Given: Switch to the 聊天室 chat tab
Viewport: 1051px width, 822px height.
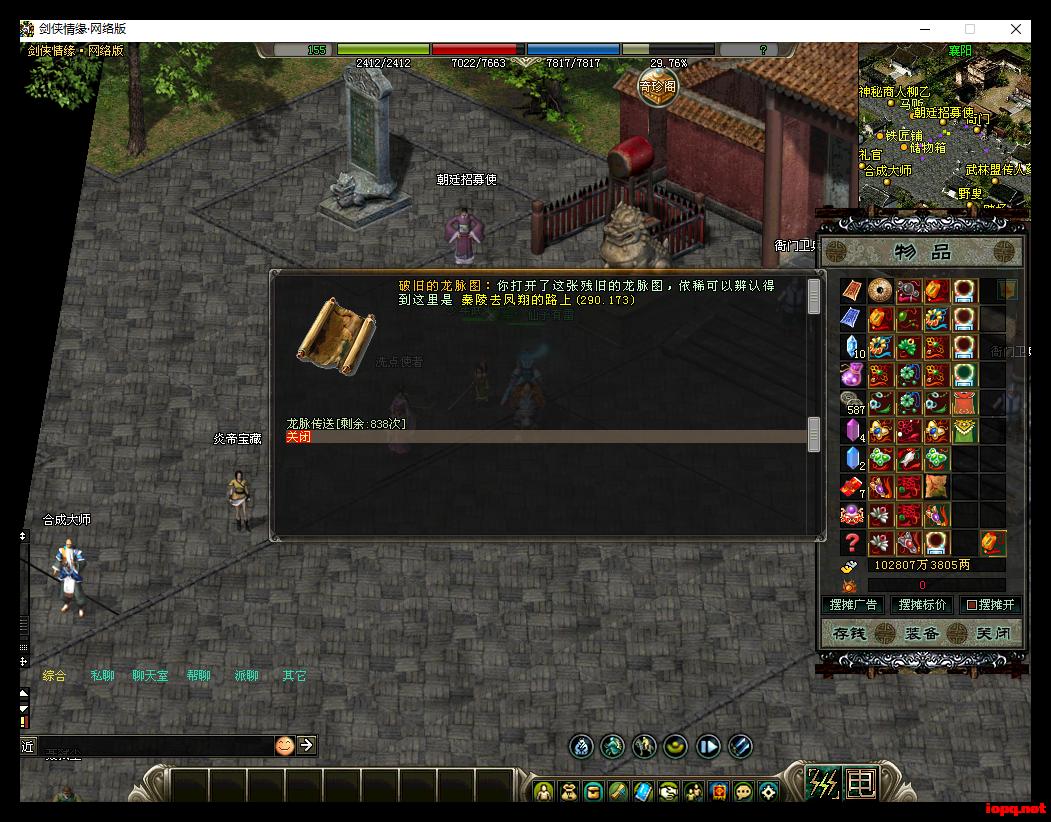Looking at the screenshot, I should pos(151,676).
